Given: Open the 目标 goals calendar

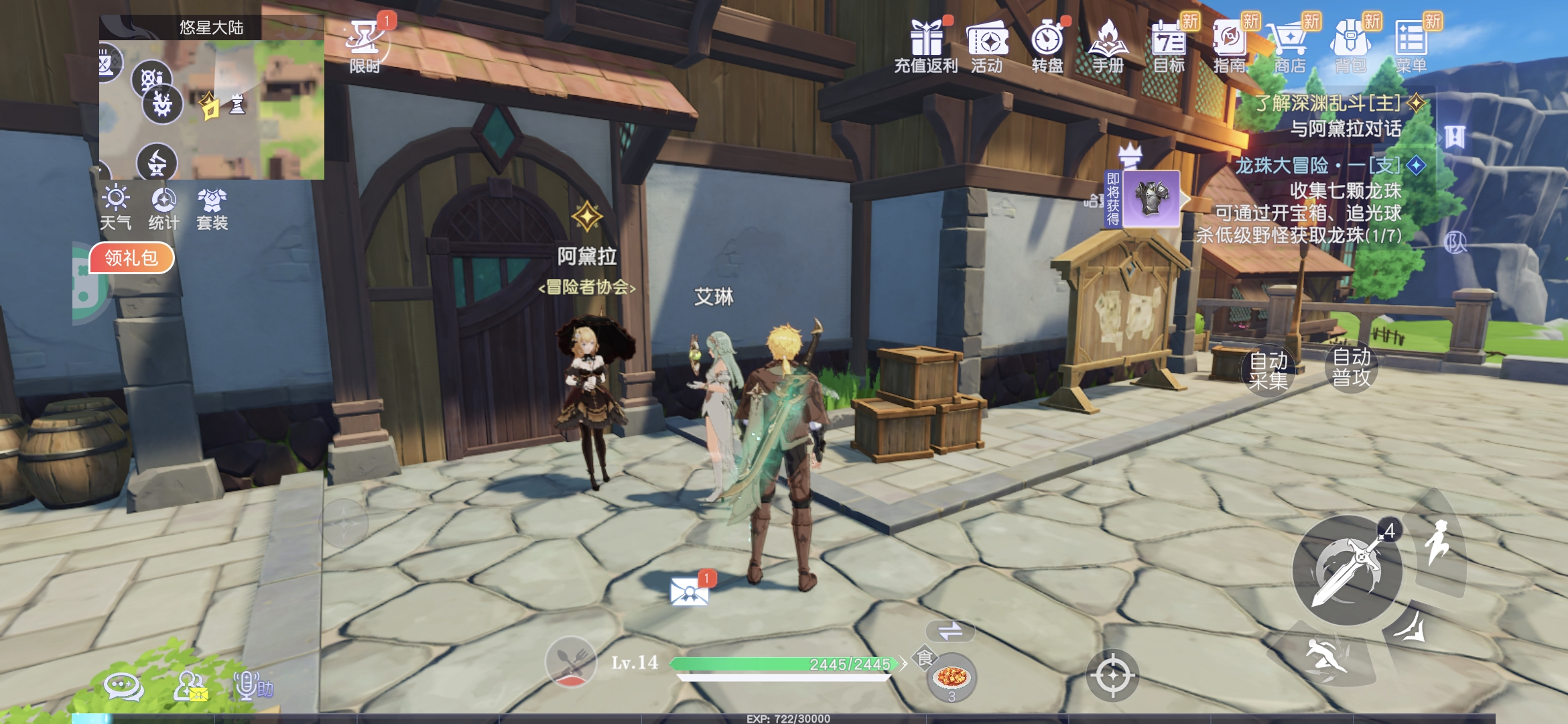Looking at the screenshot, I should (x=1169, y=44).
